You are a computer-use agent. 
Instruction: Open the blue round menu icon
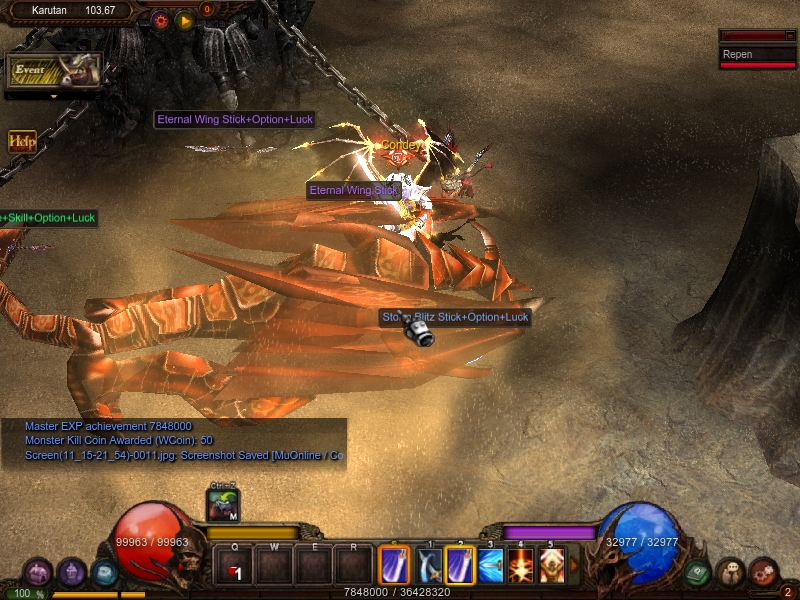pyautogui.click(x=105, y=573)
